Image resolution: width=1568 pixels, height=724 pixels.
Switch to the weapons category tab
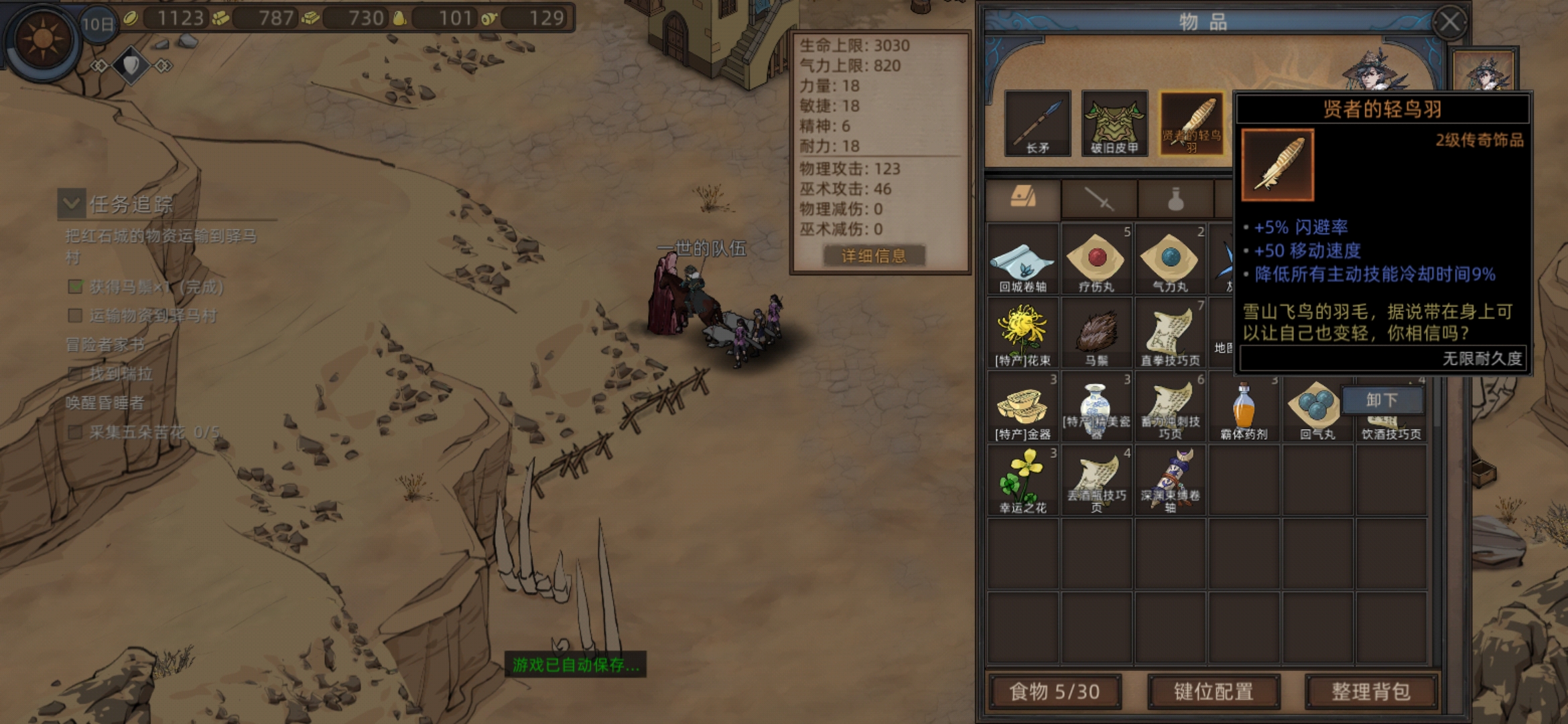1099,199
